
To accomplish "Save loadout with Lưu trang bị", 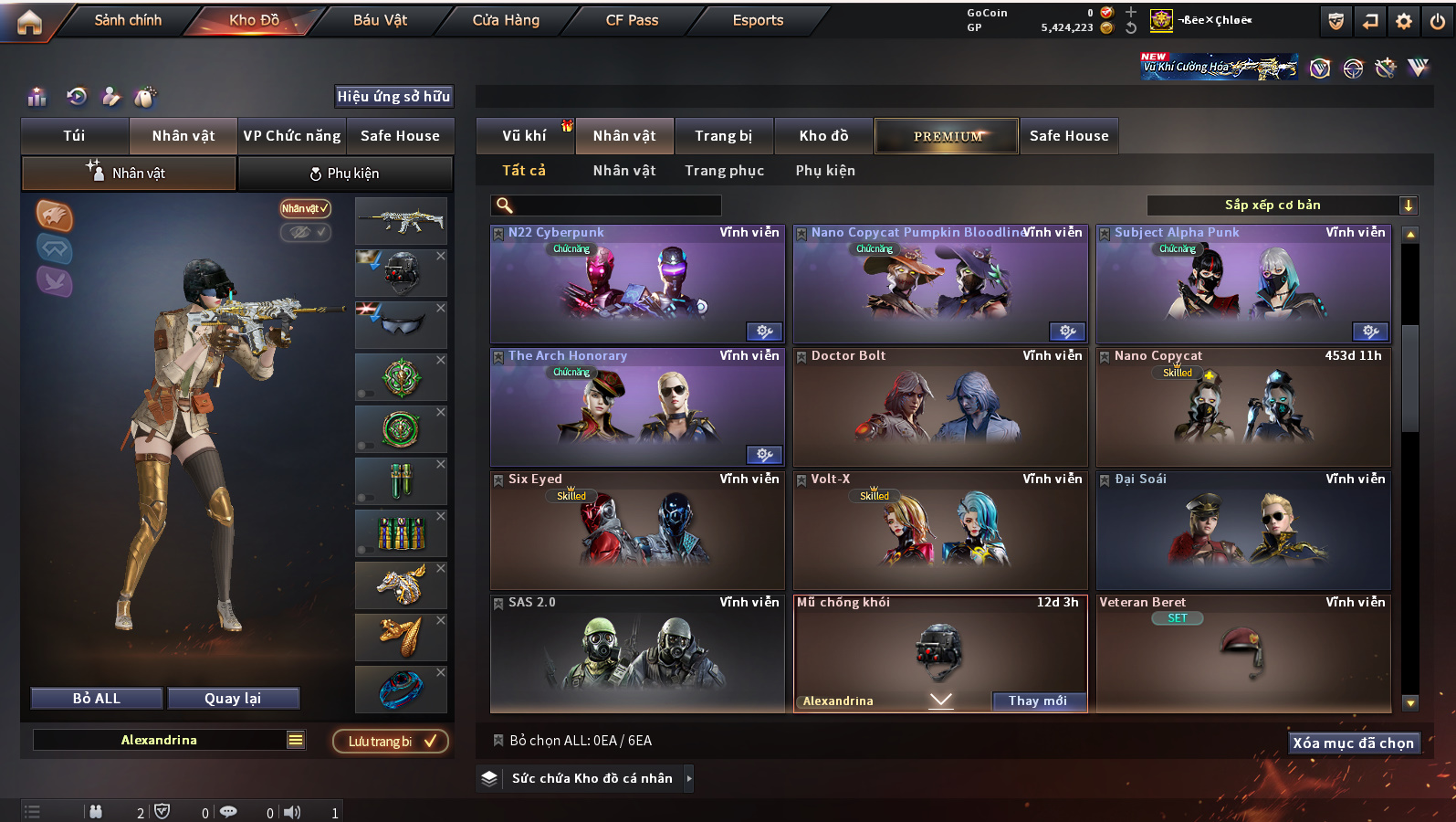I will pos(391,741).
